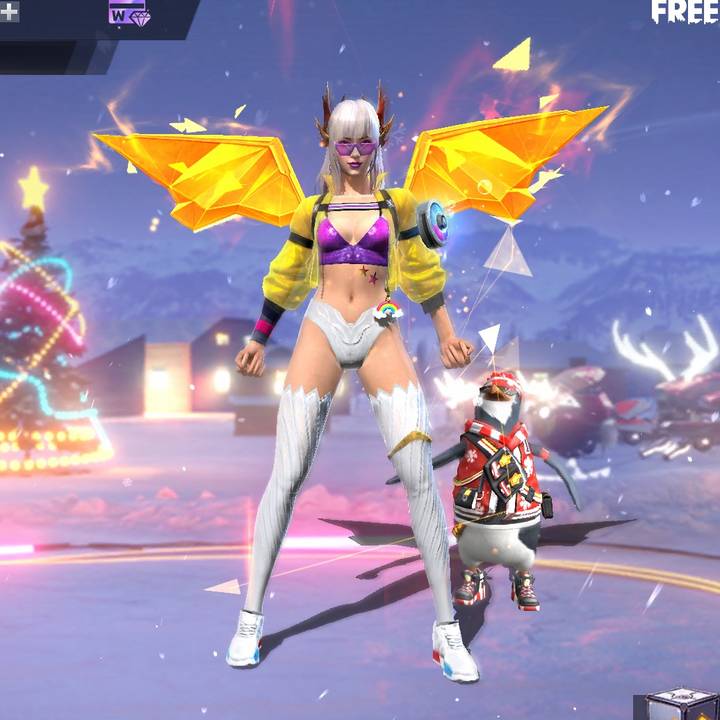
Task: Open the purple weekly diamond membership icon
Action: [128, 12]
